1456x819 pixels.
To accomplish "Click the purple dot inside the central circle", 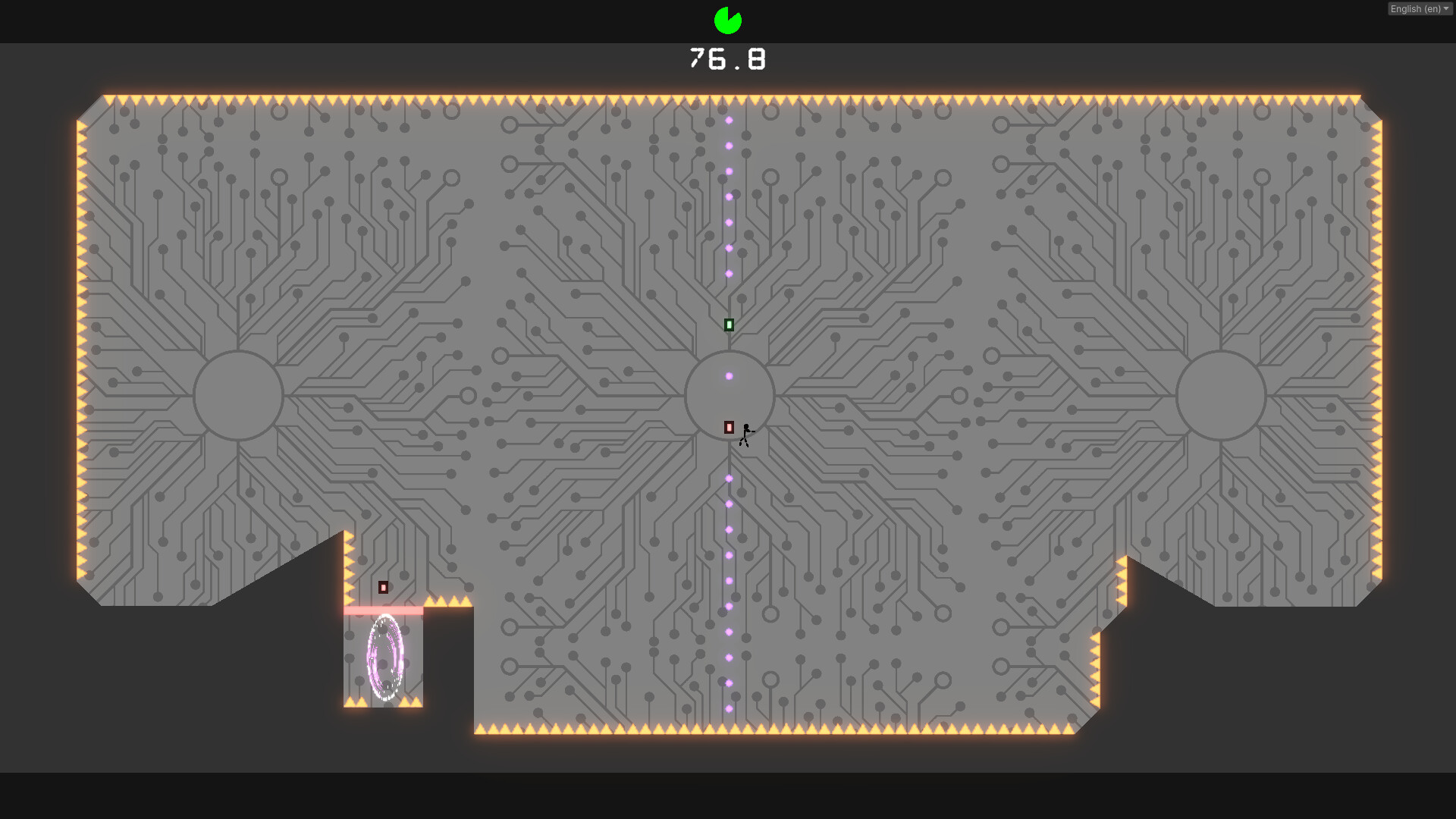I will click(730, 375).
